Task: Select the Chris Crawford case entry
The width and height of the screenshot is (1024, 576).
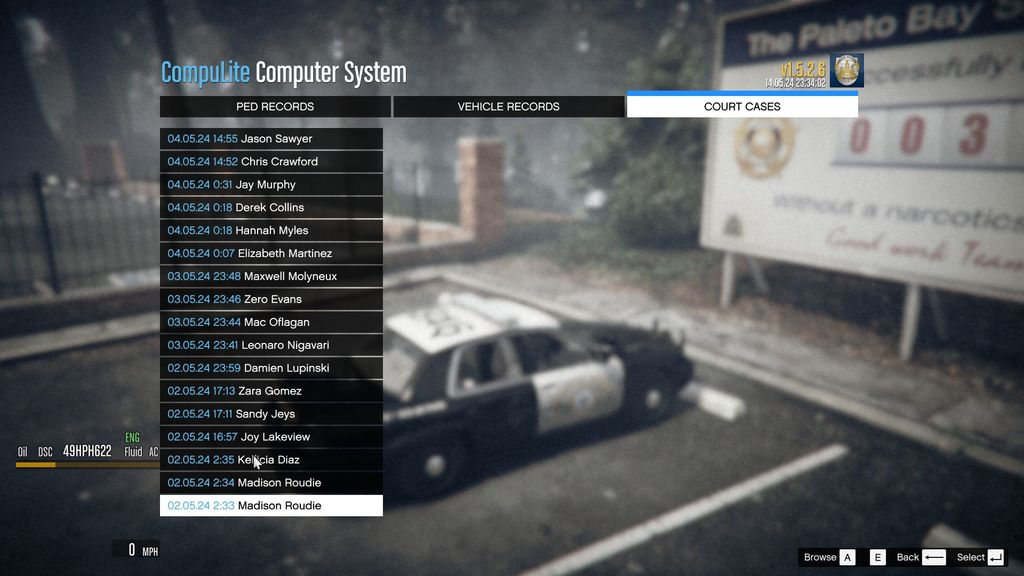Action: (x=271, y=162)
